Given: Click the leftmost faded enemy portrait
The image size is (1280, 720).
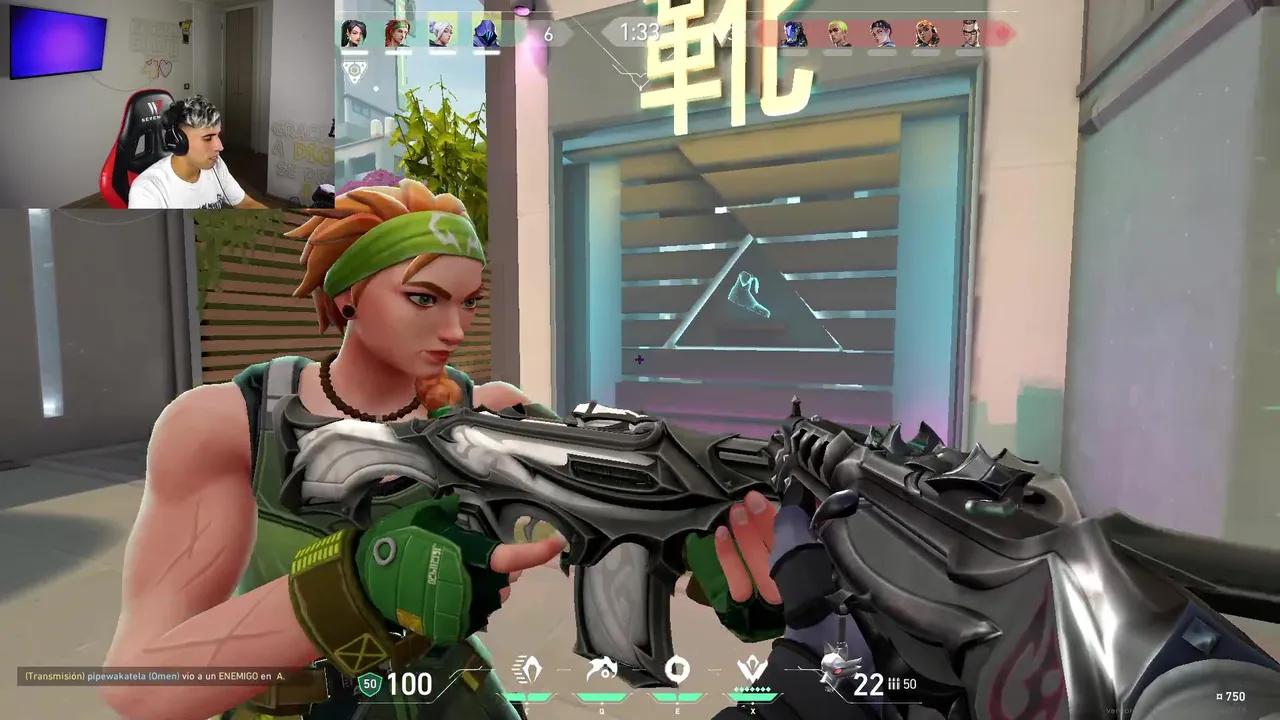Looking at the screenshot, I should tap(792, 32).
